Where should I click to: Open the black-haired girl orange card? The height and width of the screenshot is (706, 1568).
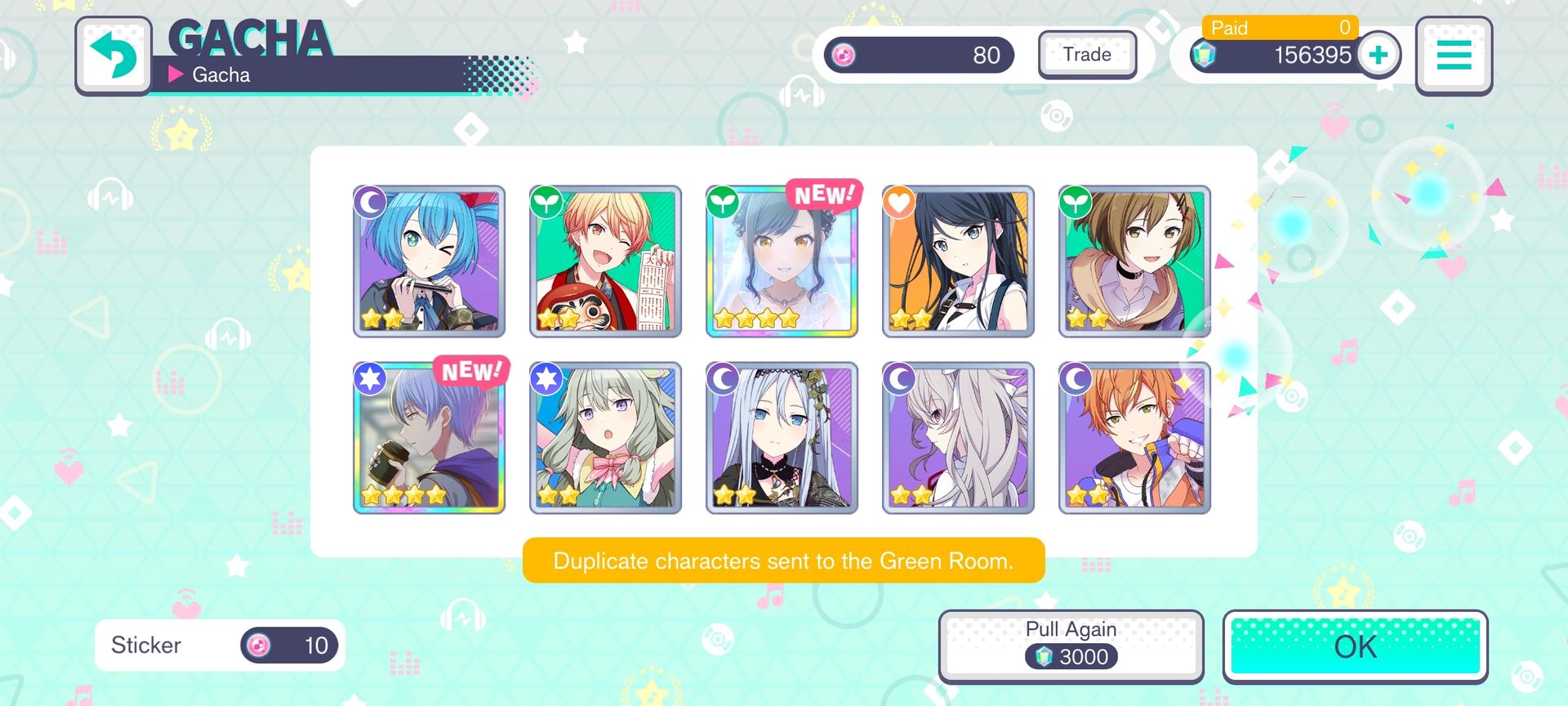pyautogui.click(x=958, y=261)
